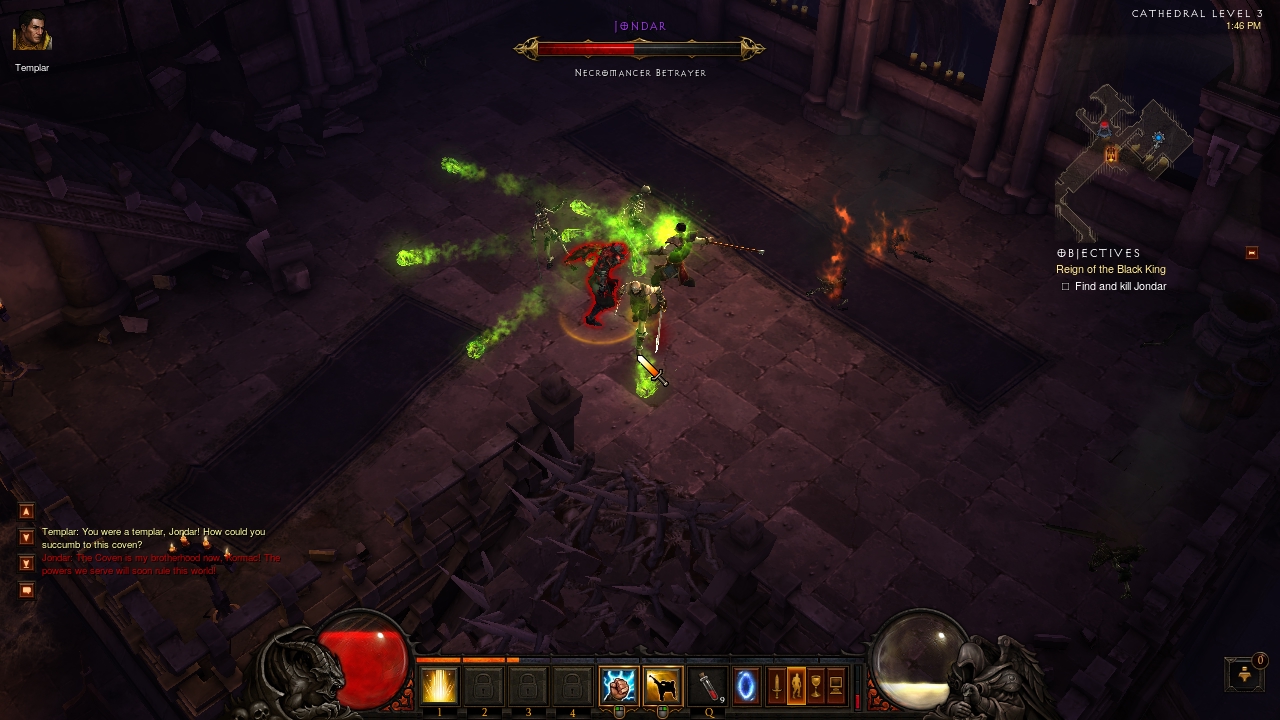Open the game menu computer icon
1280x720 pixels.
click(x=836, y=686)
